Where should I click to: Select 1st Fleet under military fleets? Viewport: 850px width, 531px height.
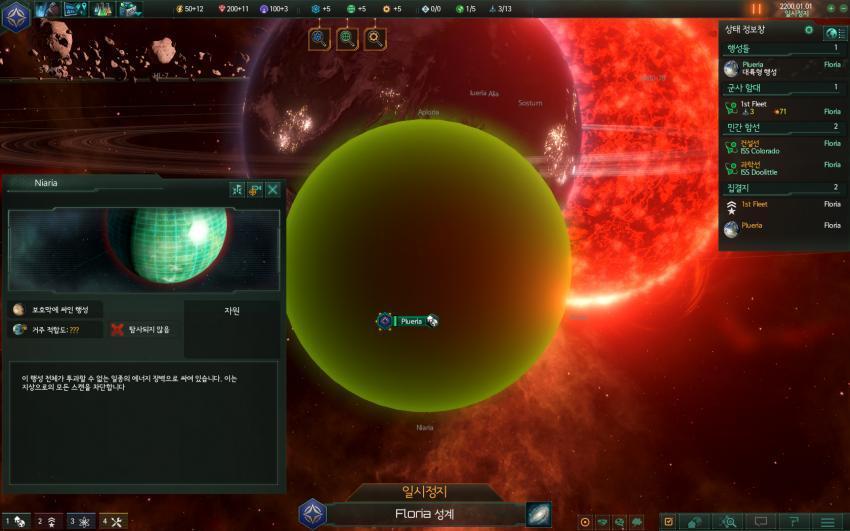(x=781, y=108)
